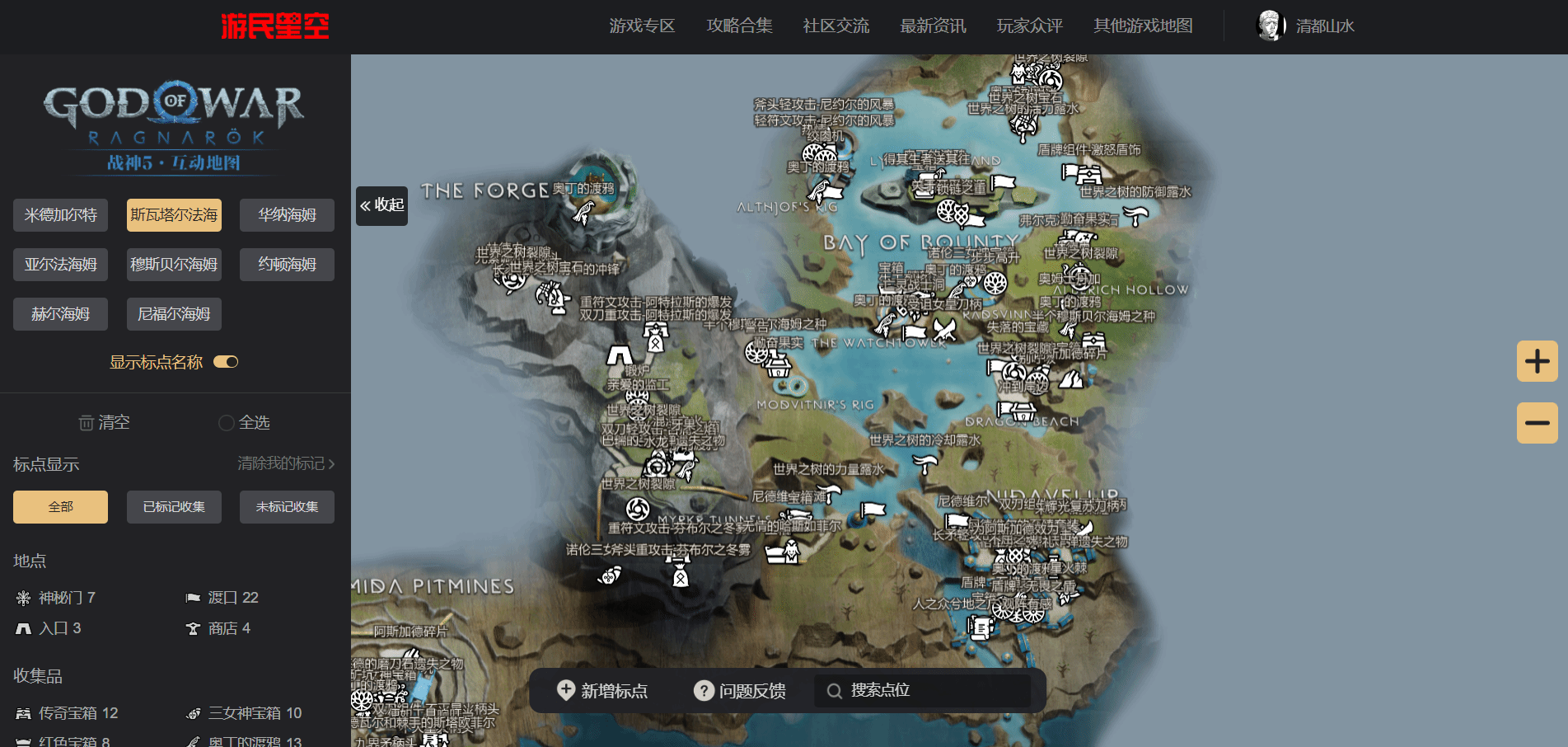Toggle the 显示标点名称 switch

pyautogui.click(x=226, y=362)
